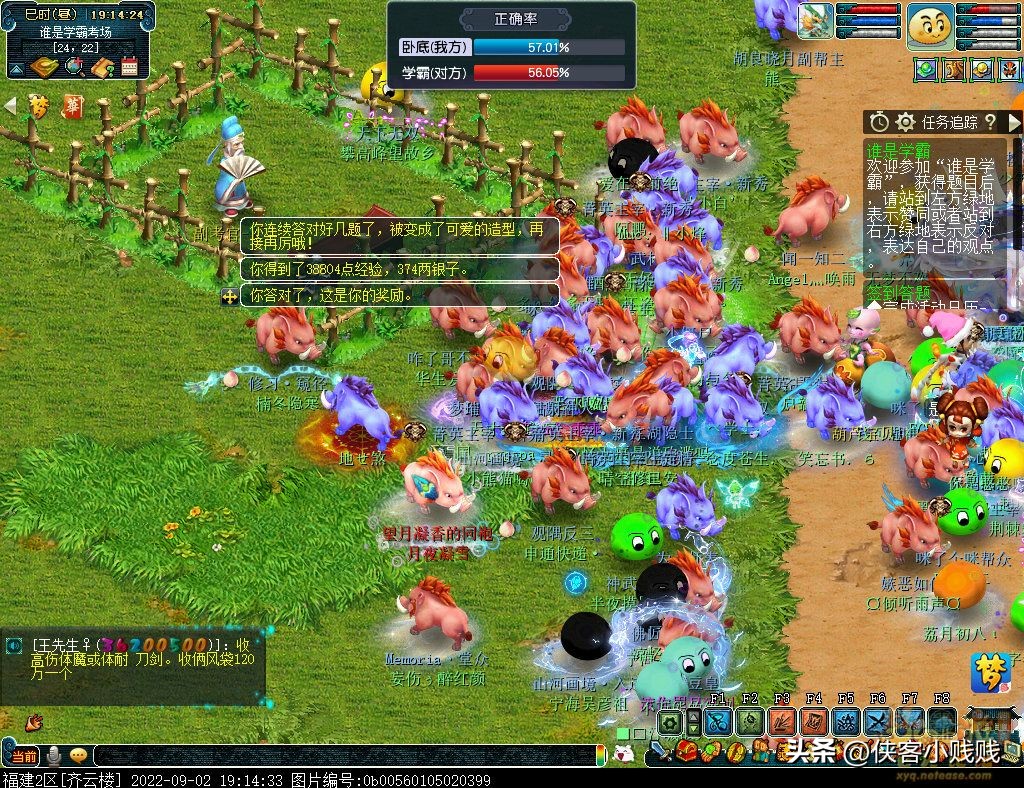Click the red 華 scroll icon
Viewport: 1024px width, 788px height.
tap(72, 105)
